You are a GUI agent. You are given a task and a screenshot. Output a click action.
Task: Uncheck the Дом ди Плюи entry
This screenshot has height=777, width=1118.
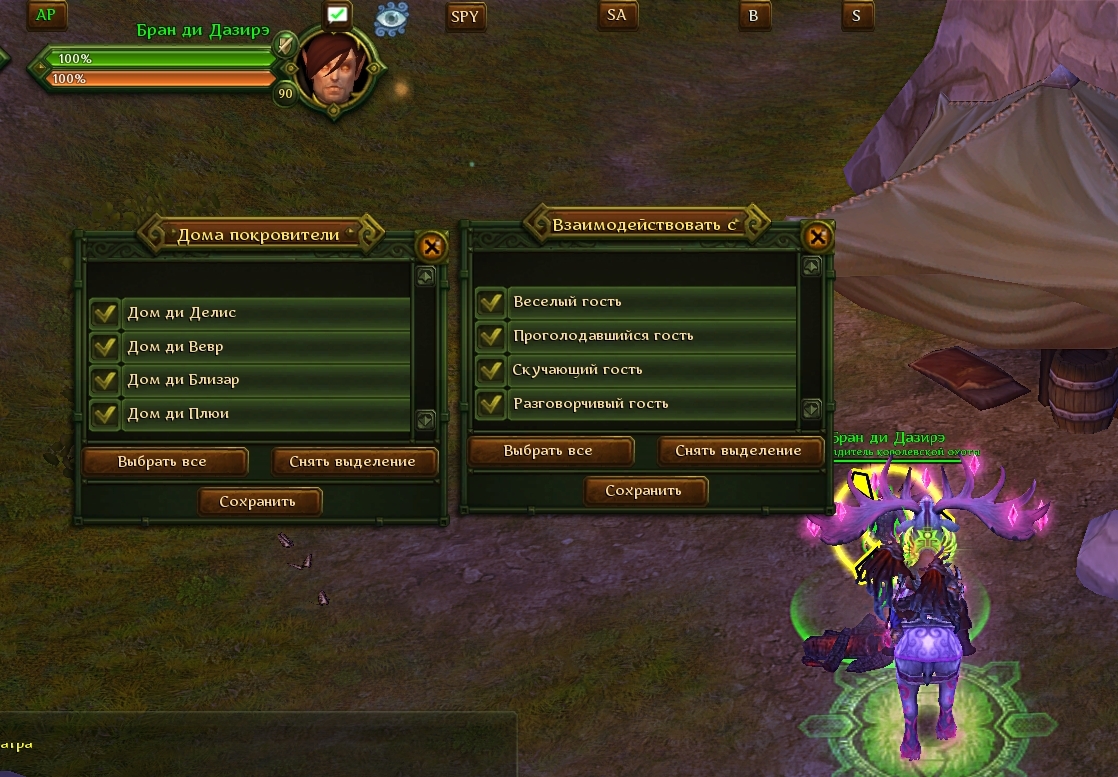[105, 413]
